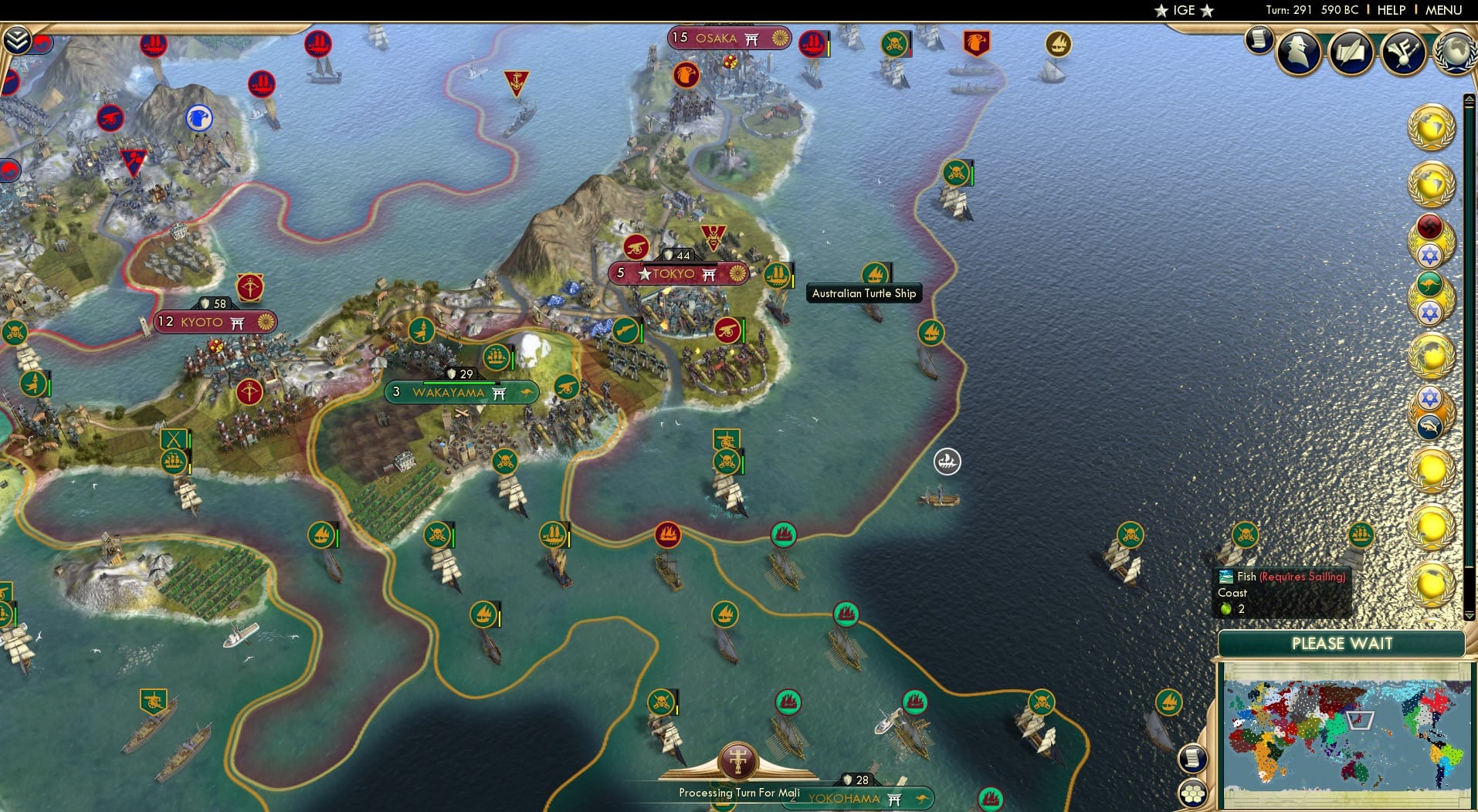Open the Culture Overview icon
Image resolution: width=1478 pixels, height=812 pixels.
[x=1404, y=51]
